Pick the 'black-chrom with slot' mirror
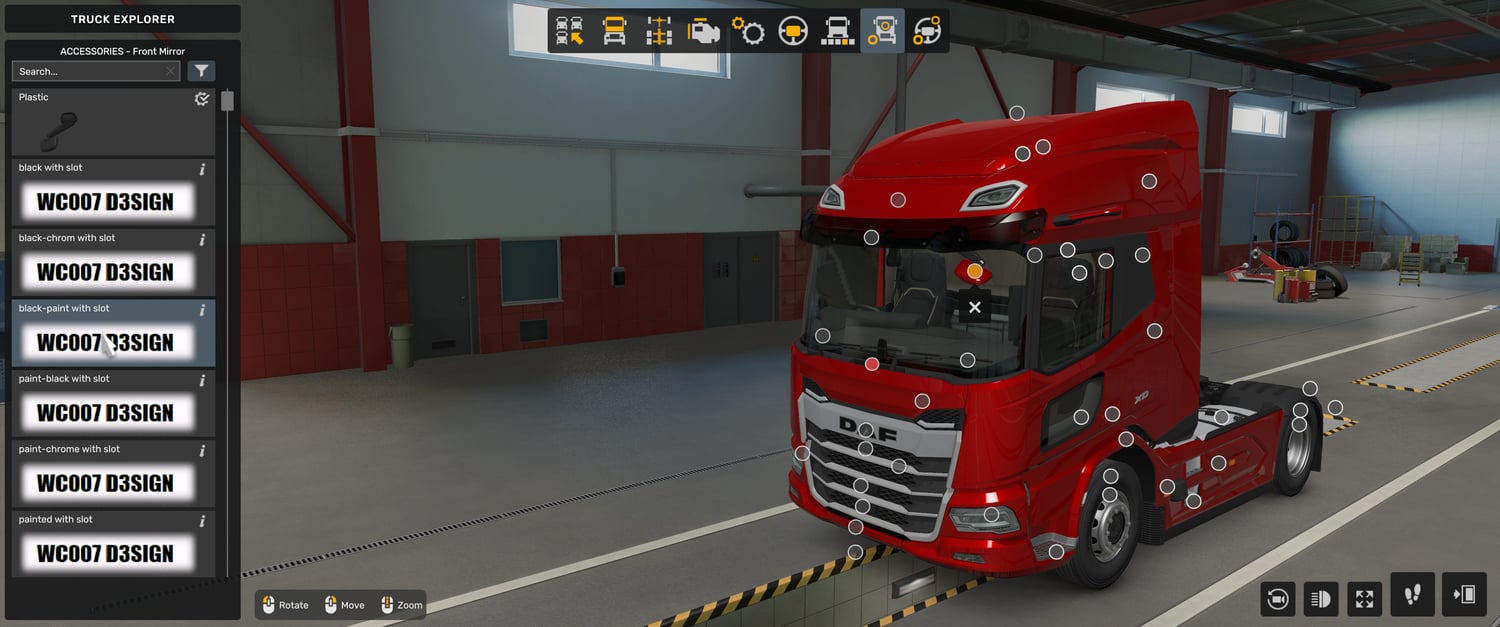The width and height of the screenshot is (1500, 627). pyautogui.click(x=105, y=272)
